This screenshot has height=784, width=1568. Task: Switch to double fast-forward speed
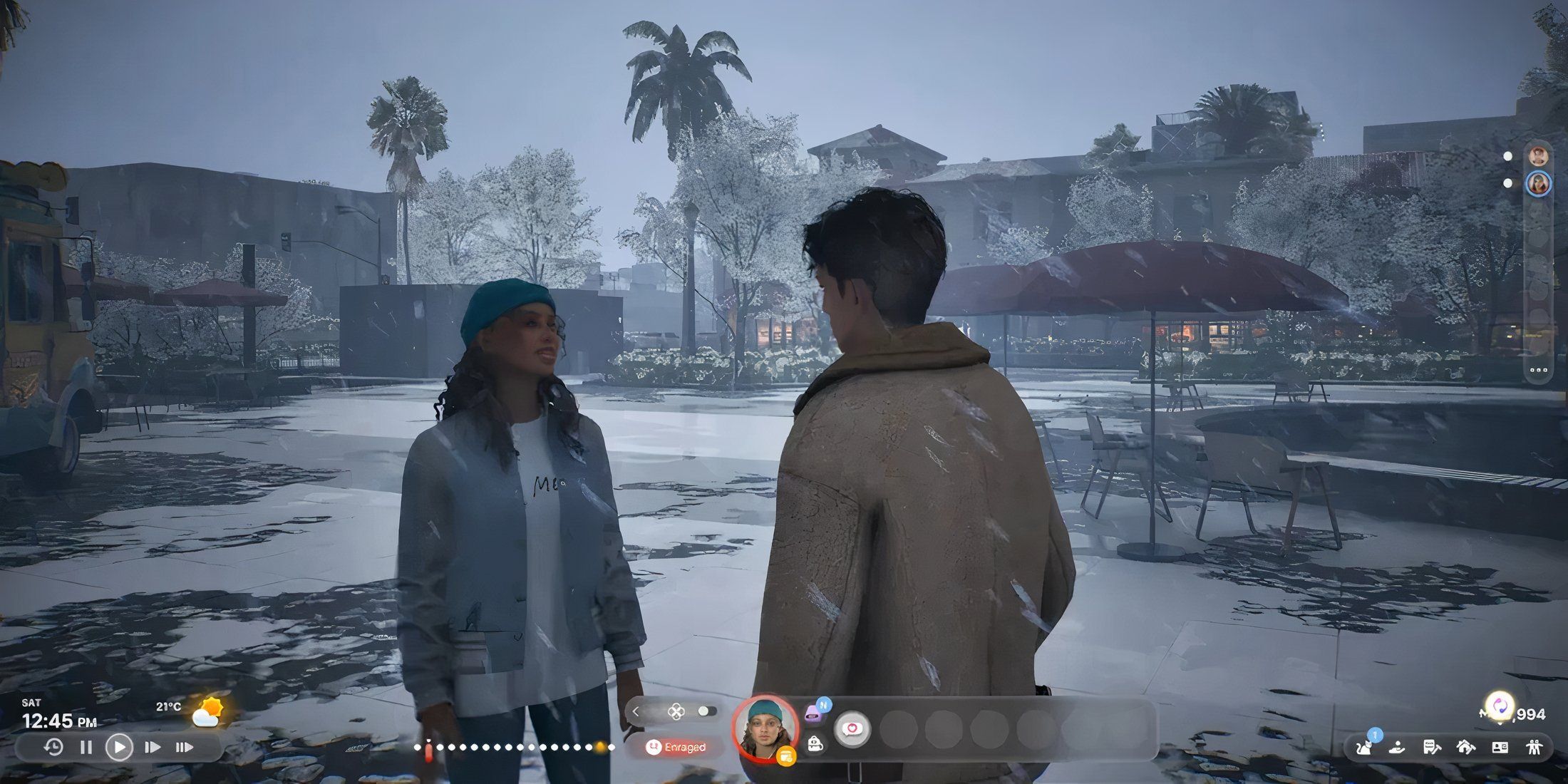pos(152,748)
